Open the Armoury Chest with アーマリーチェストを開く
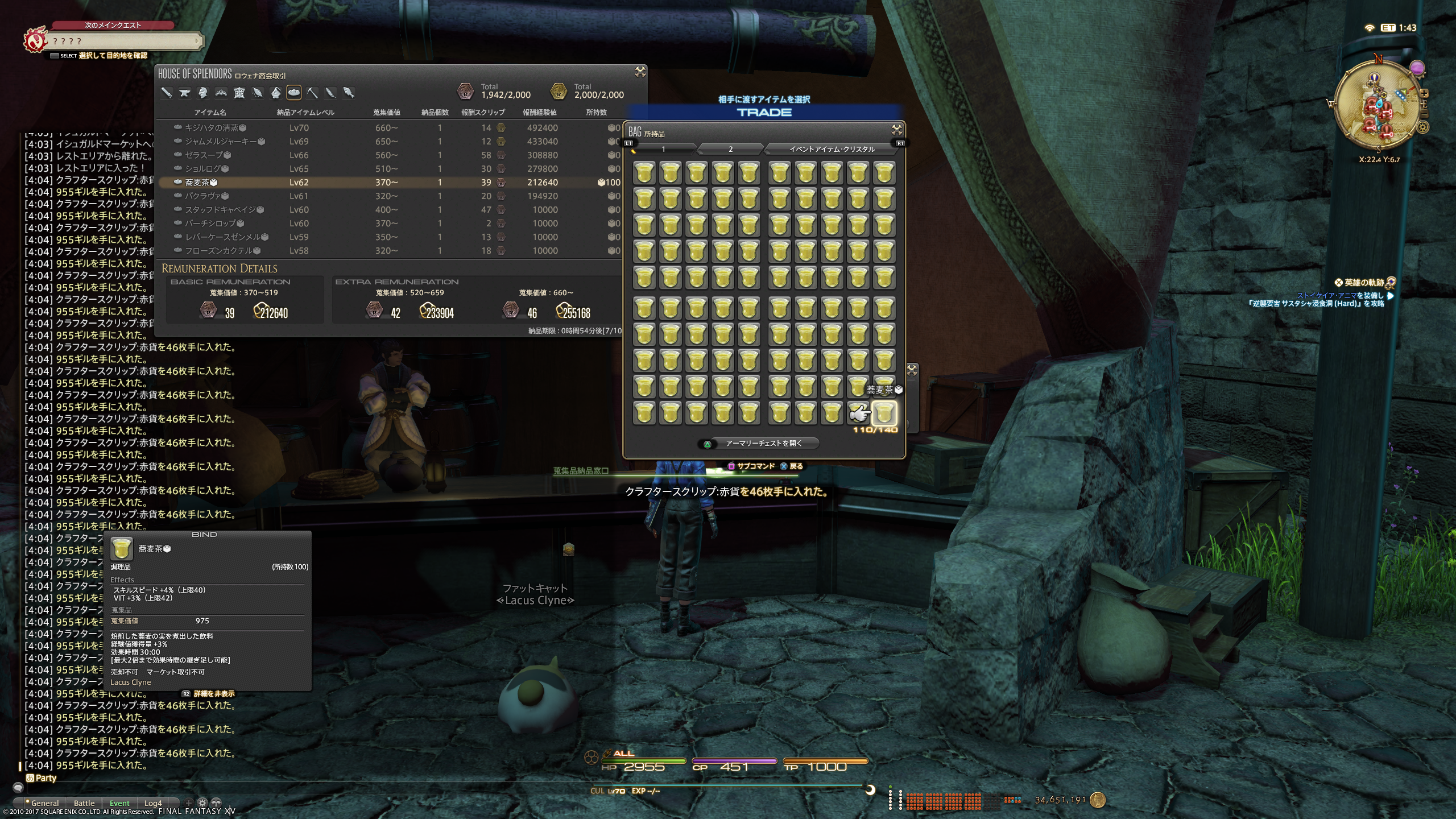Screen dimensions: 1456x819 [x=763, y=444]
